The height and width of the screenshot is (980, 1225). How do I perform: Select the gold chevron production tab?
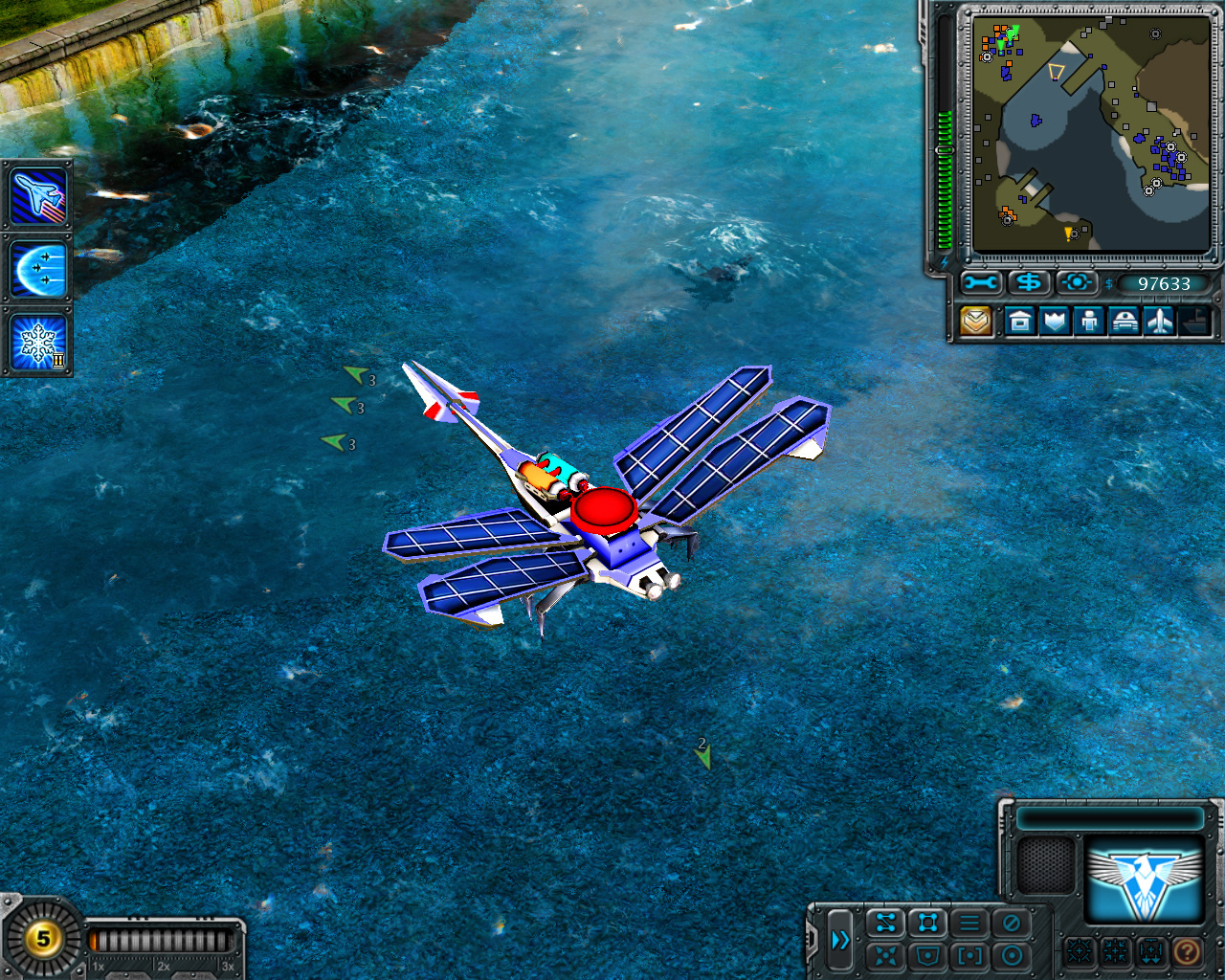976,322
